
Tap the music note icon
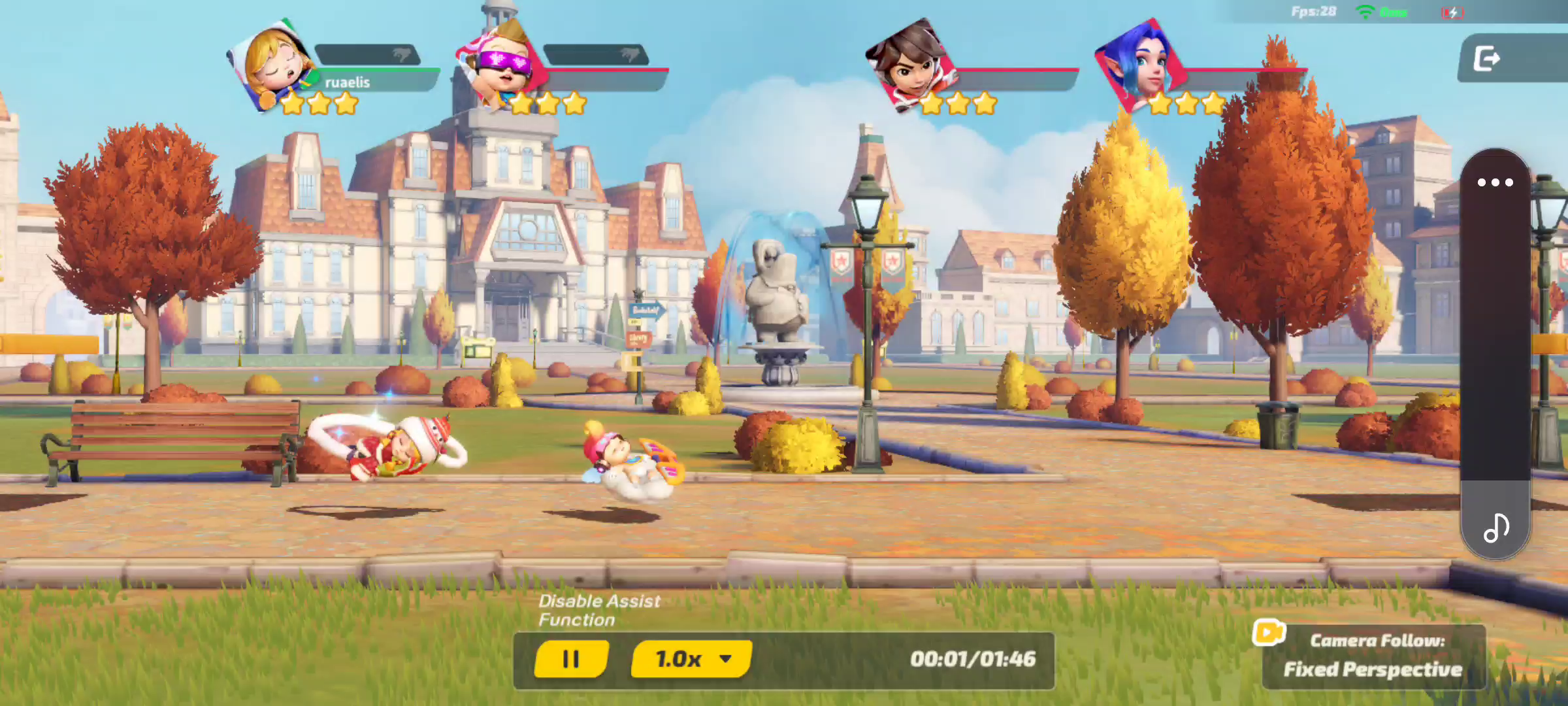point(1495,528)
